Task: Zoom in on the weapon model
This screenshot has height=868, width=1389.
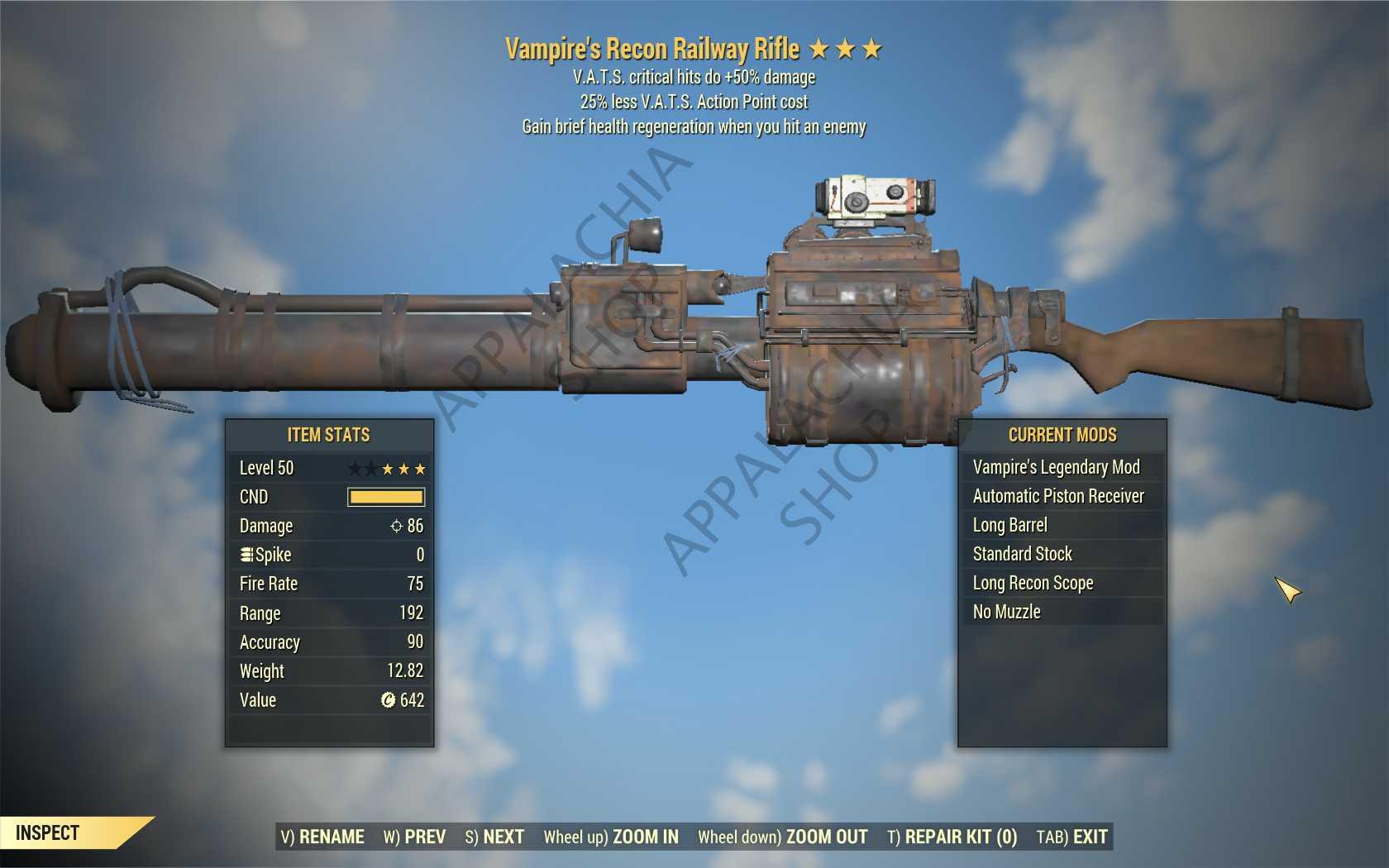Action: [611, 837]
